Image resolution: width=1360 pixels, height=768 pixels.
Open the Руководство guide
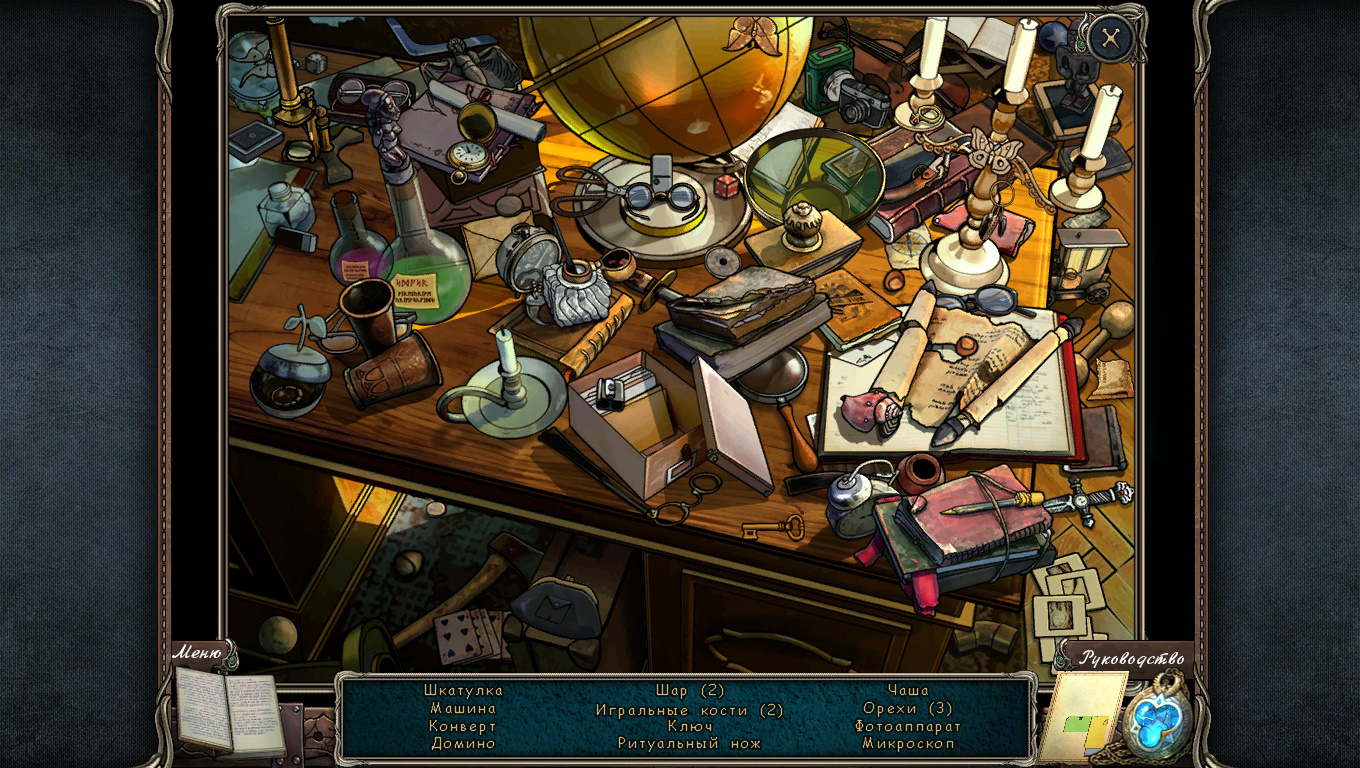(x=1131, y=658)
